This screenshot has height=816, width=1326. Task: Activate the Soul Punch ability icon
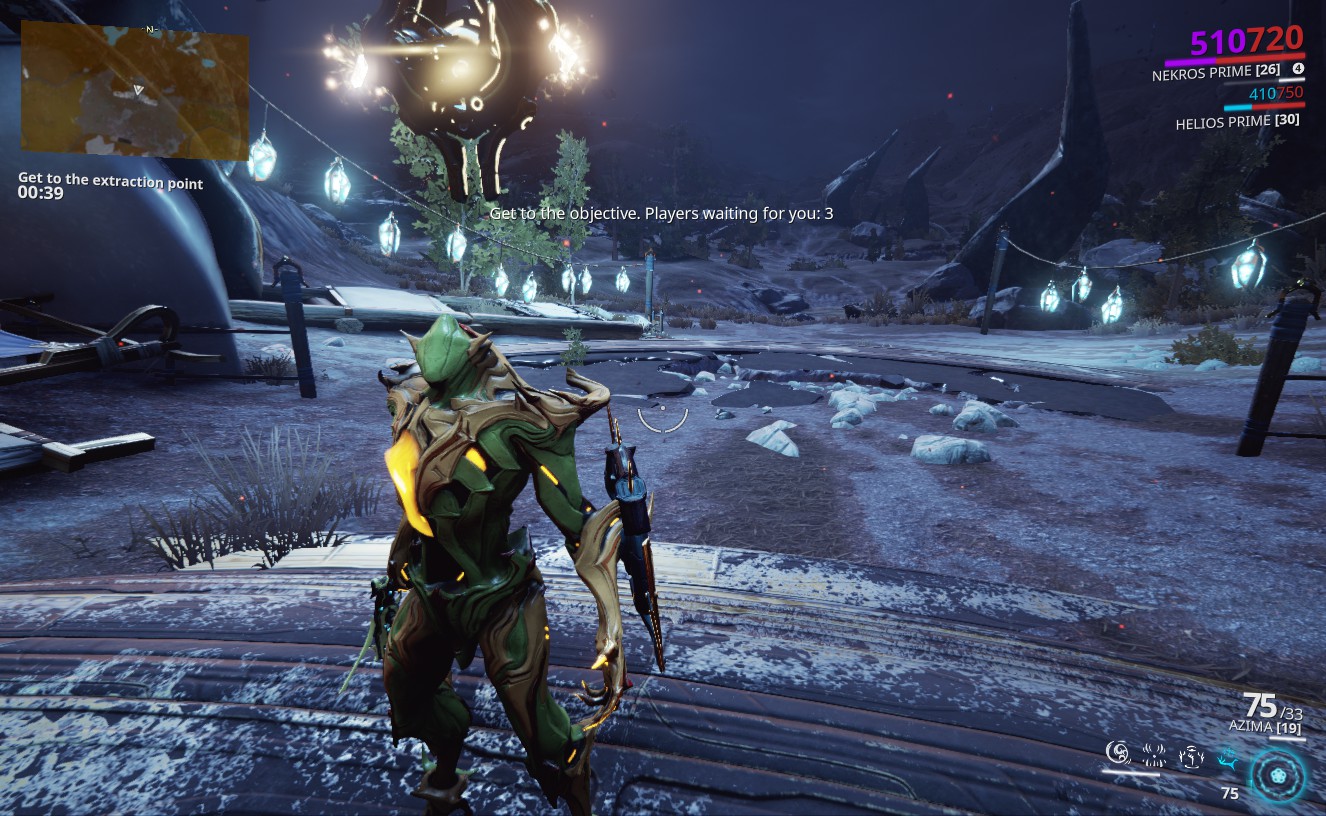tap(1118, 752)
